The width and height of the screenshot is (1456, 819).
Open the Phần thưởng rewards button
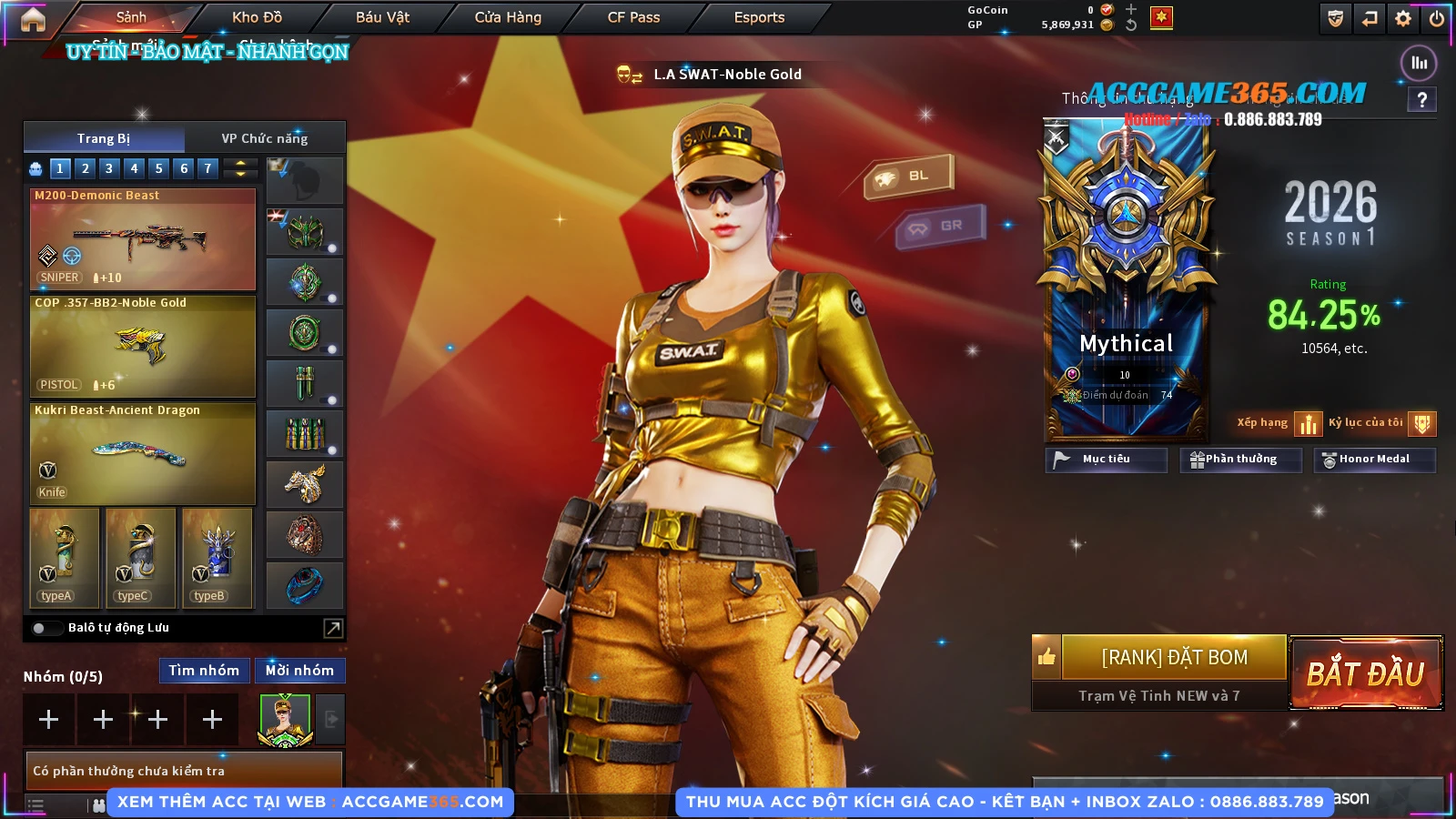1240,460
